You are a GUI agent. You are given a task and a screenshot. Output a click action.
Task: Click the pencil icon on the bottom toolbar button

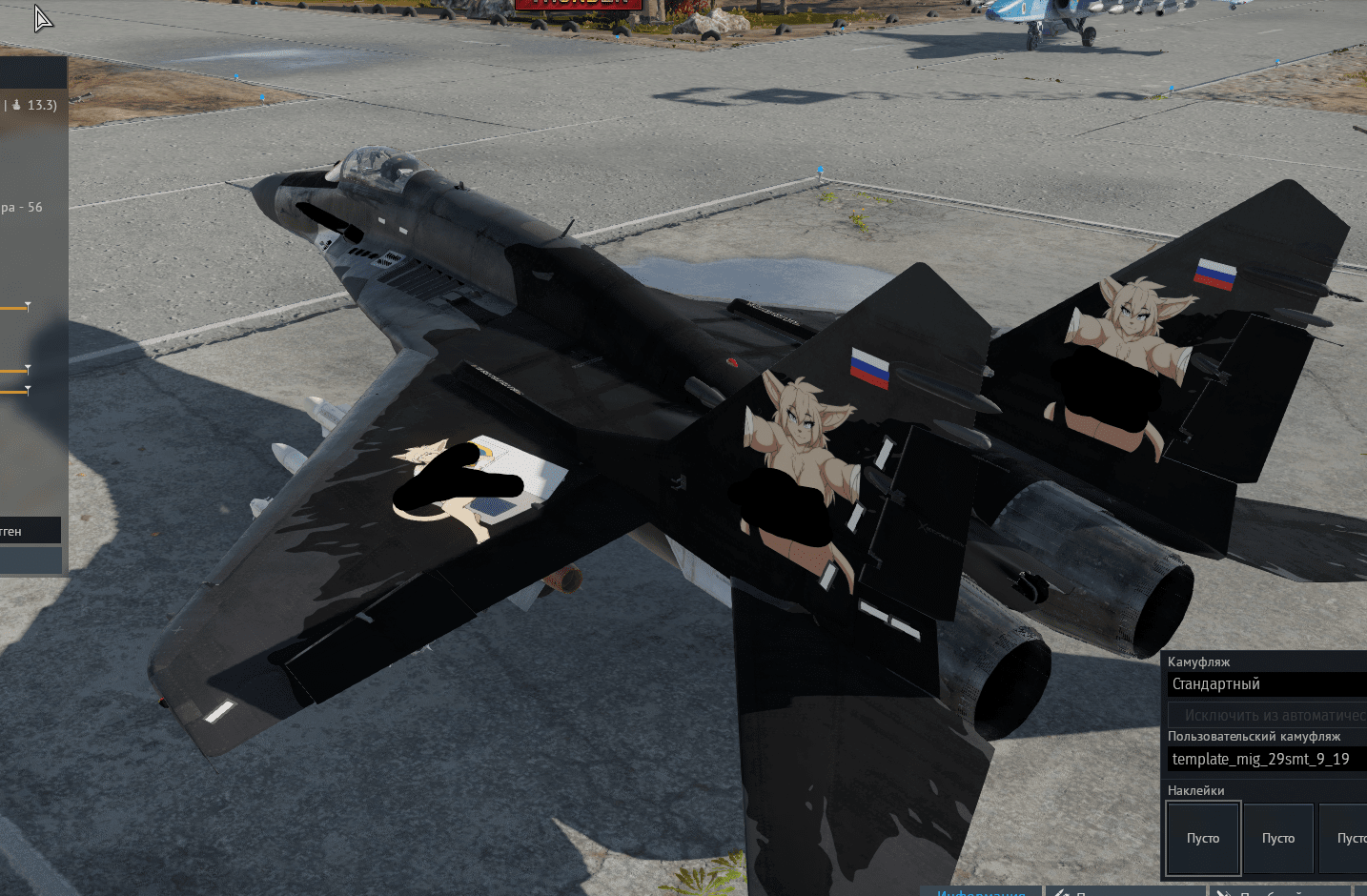(x=1061, y=892)
